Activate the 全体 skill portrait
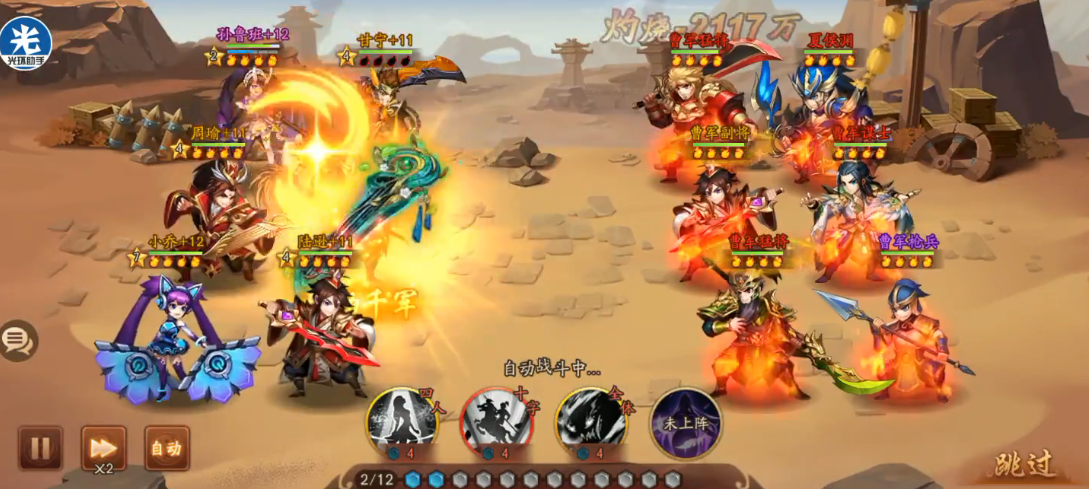 click(x=591, y=423)
